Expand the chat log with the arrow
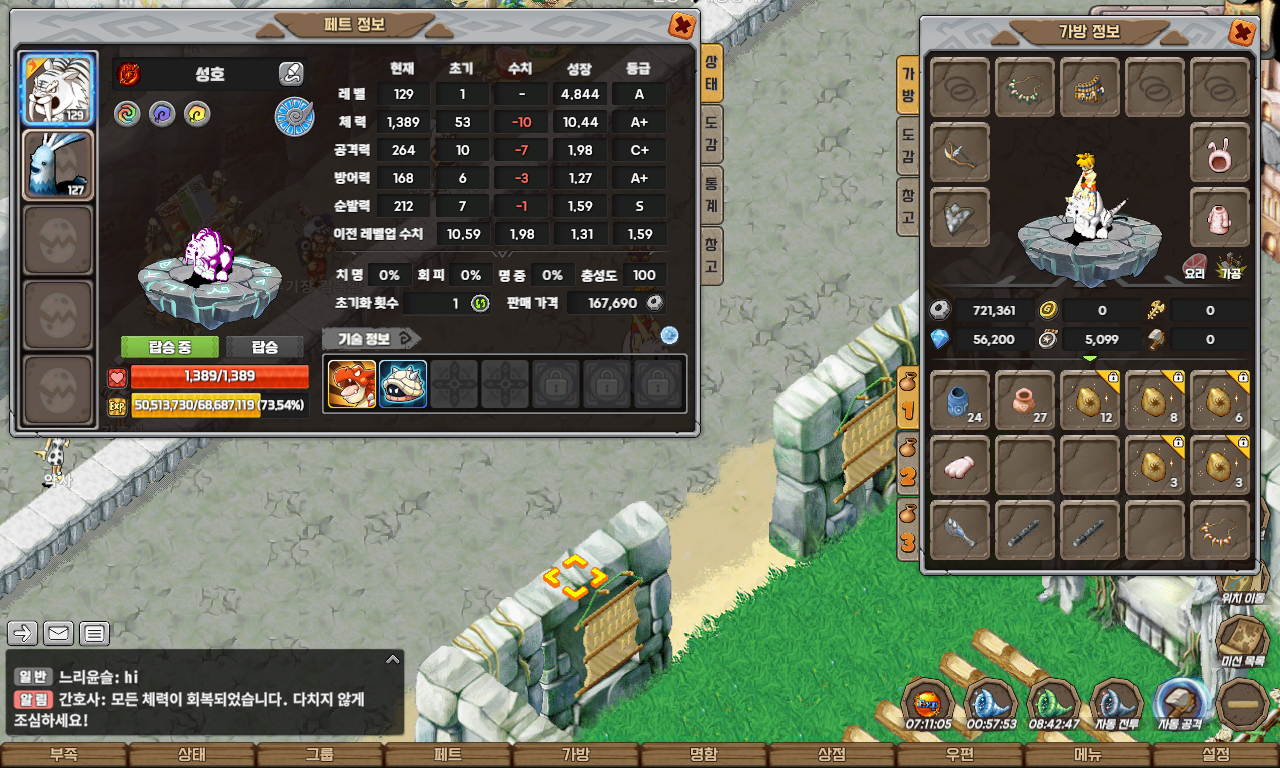The image size is (1280, 768). (393, 660)
